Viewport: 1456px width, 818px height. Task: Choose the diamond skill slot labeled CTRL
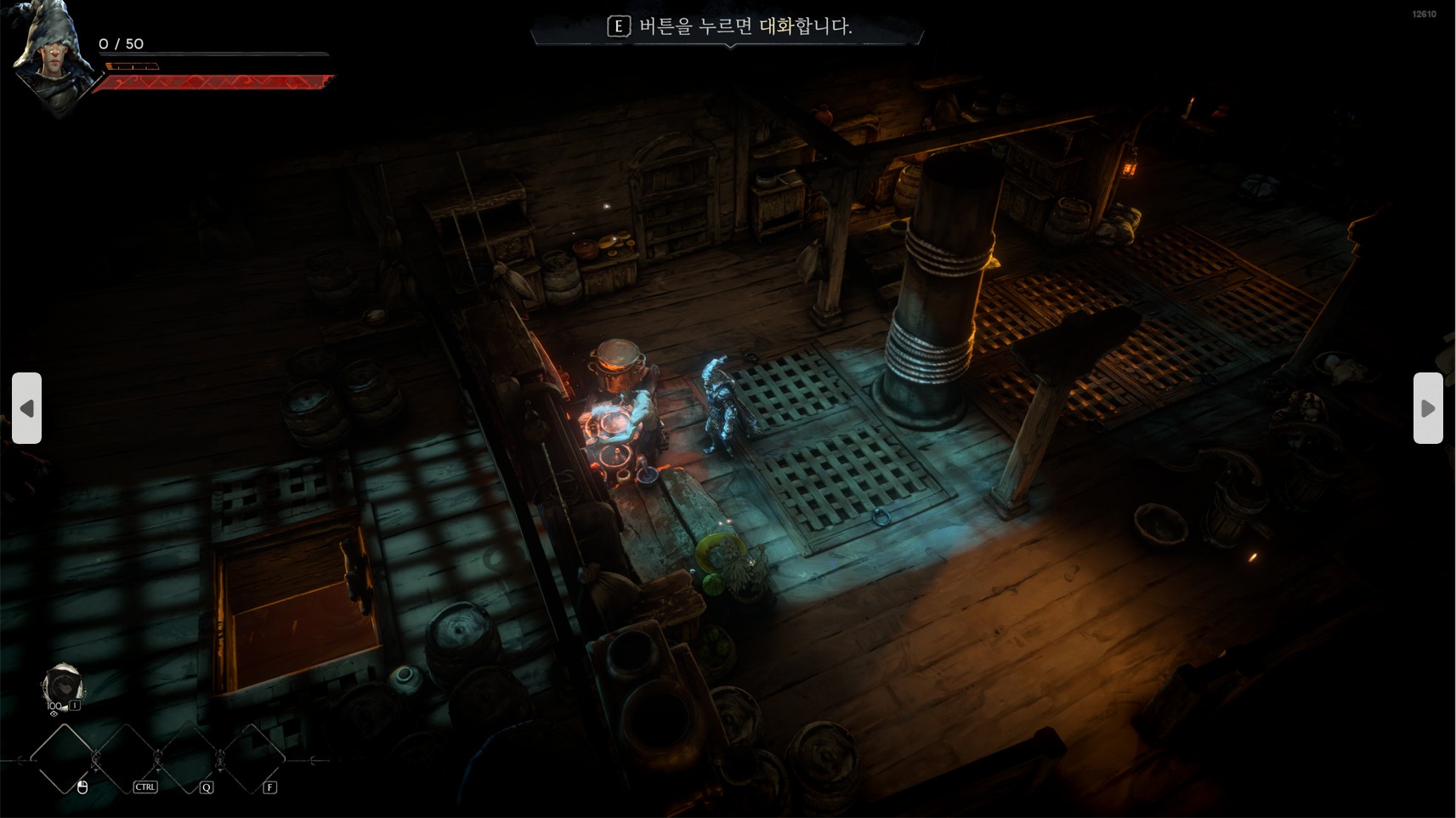(x=126, y=758)
